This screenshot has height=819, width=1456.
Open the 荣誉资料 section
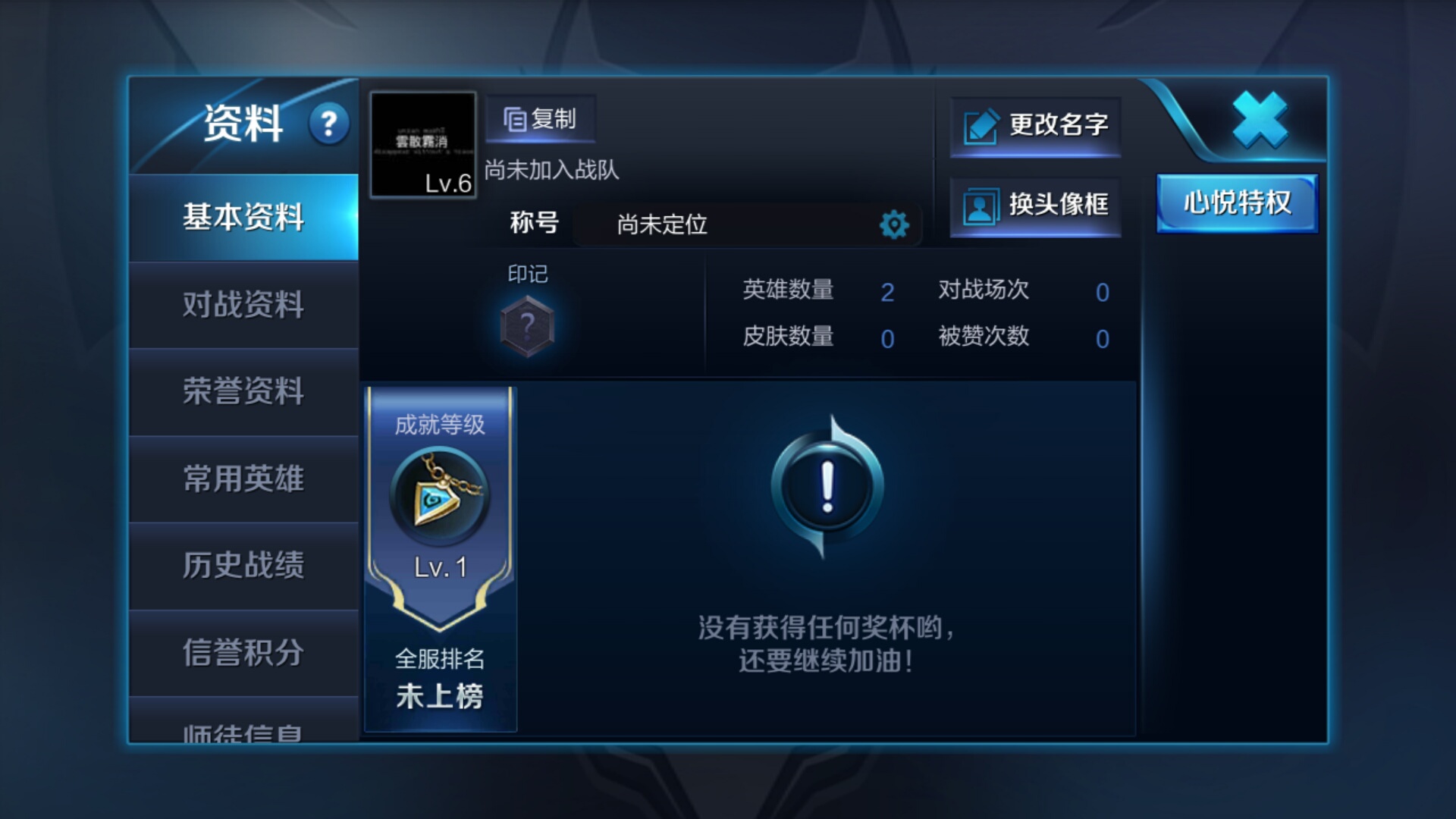[x=244, y=394]
